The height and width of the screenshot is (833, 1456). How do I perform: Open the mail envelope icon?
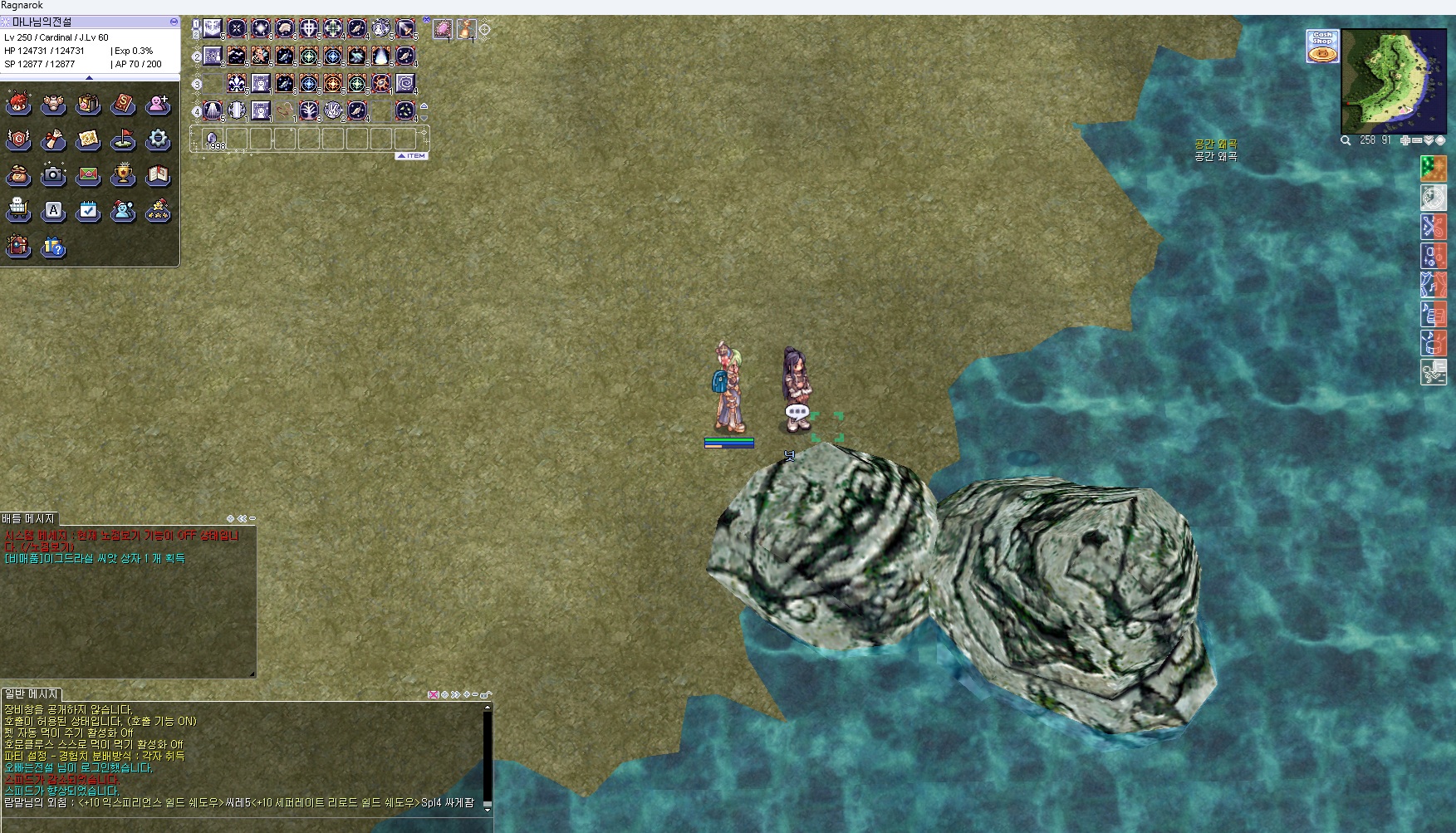click(88, 175)
